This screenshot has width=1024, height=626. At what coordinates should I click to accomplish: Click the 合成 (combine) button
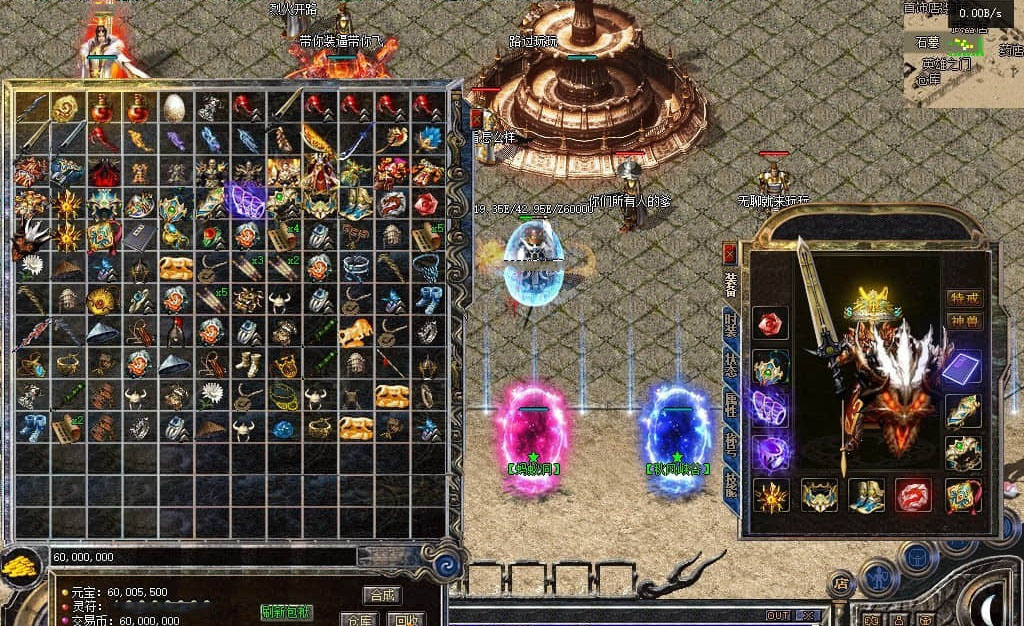click(381, 594)
